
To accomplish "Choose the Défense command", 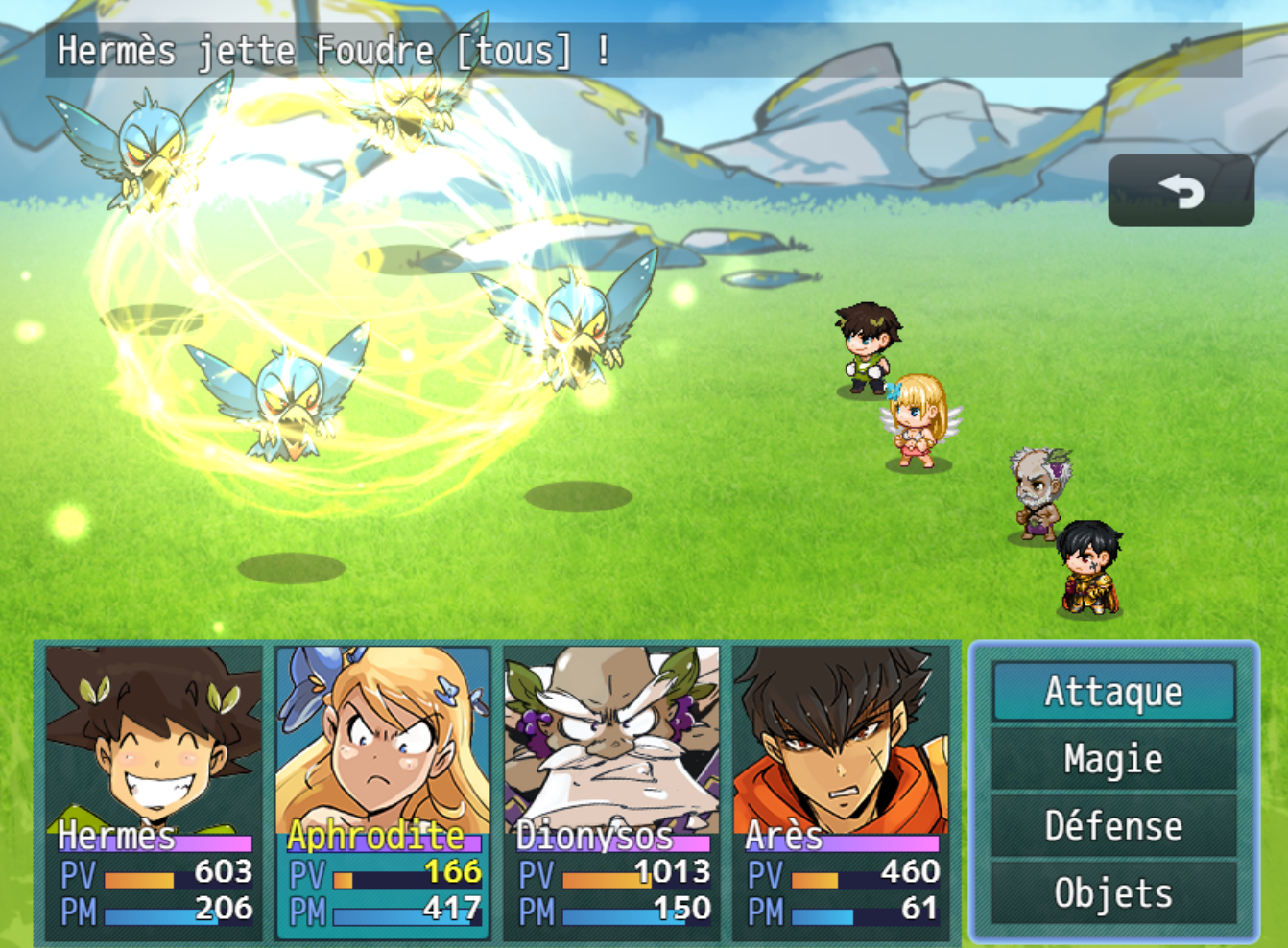I will pos(1113,826).
